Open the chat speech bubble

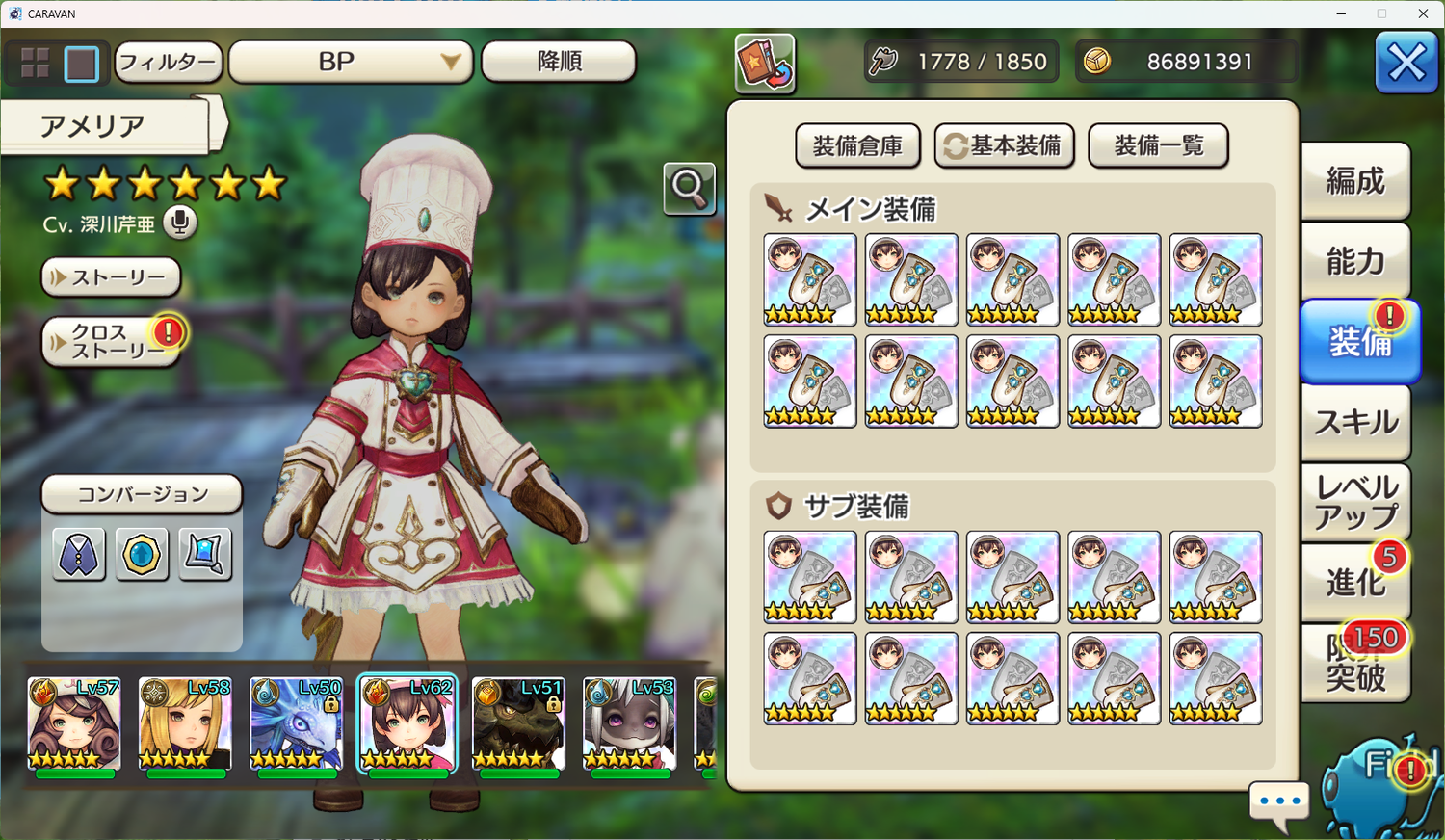1279,801
